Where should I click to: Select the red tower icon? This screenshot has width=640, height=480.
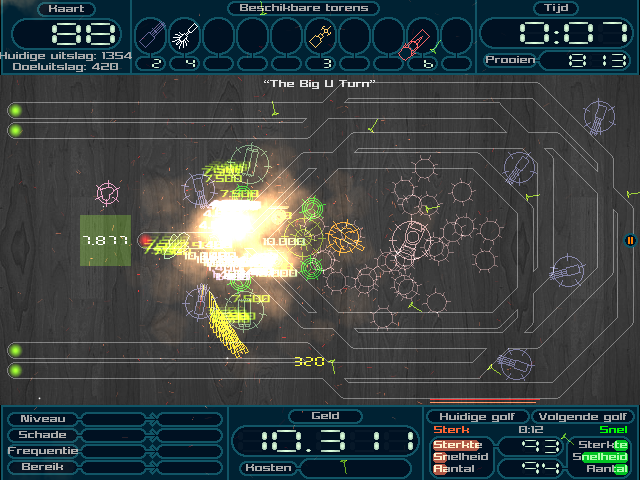422,40
